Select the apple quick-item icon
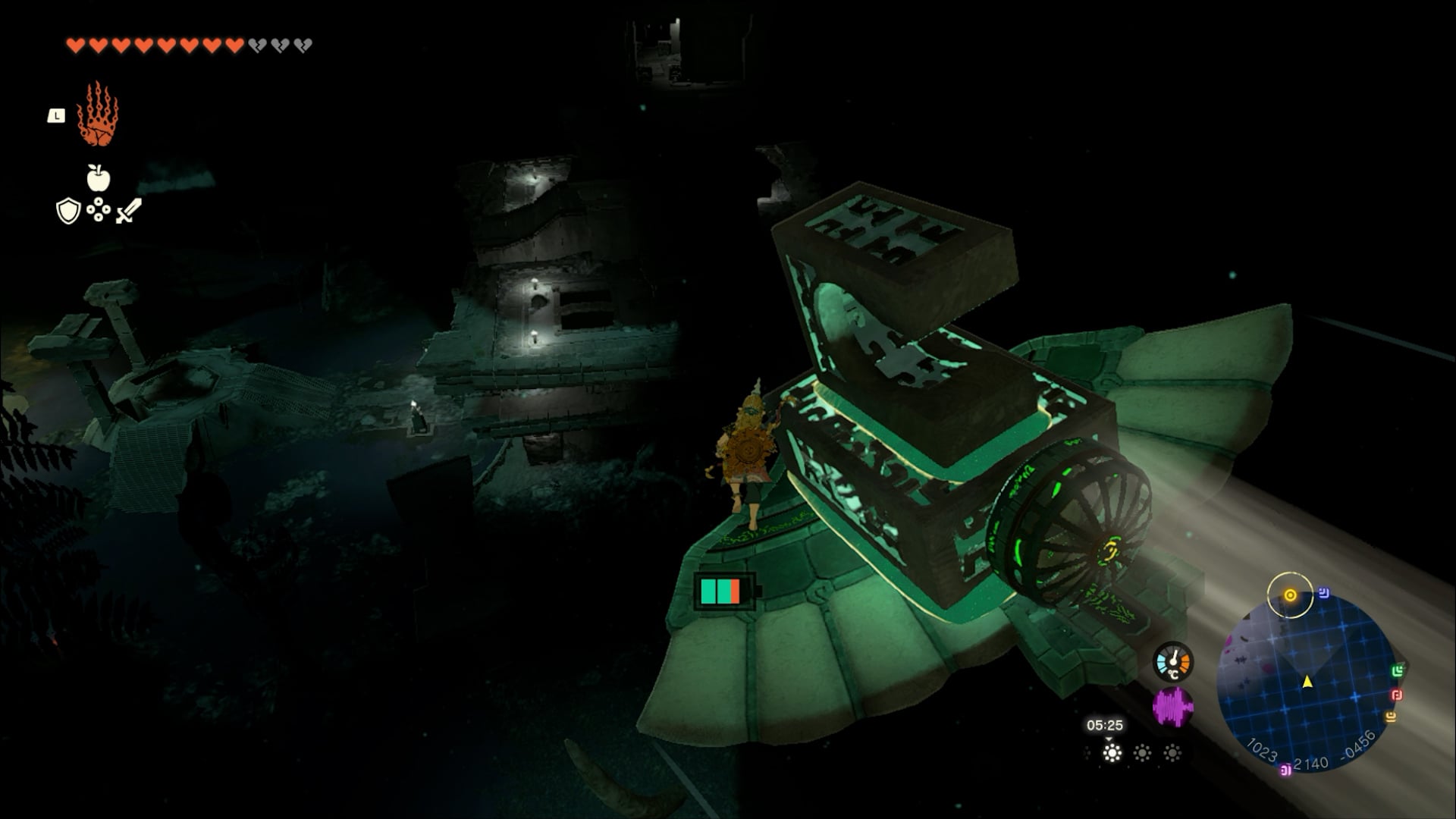Screen dimensions: 1456x819 coord(98,178)
